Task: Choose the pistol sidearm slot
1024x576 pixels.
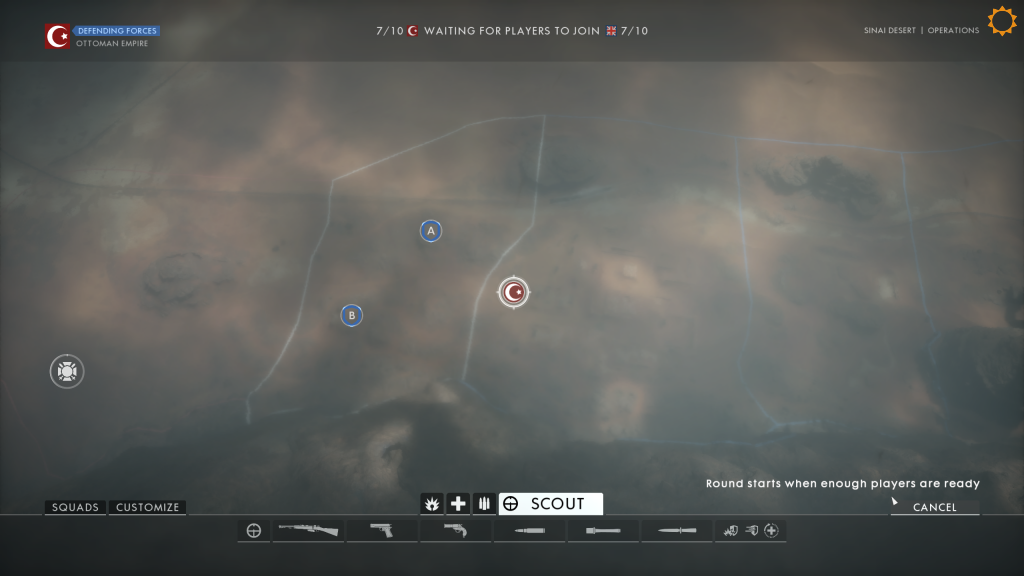Action: pos(381,530)
